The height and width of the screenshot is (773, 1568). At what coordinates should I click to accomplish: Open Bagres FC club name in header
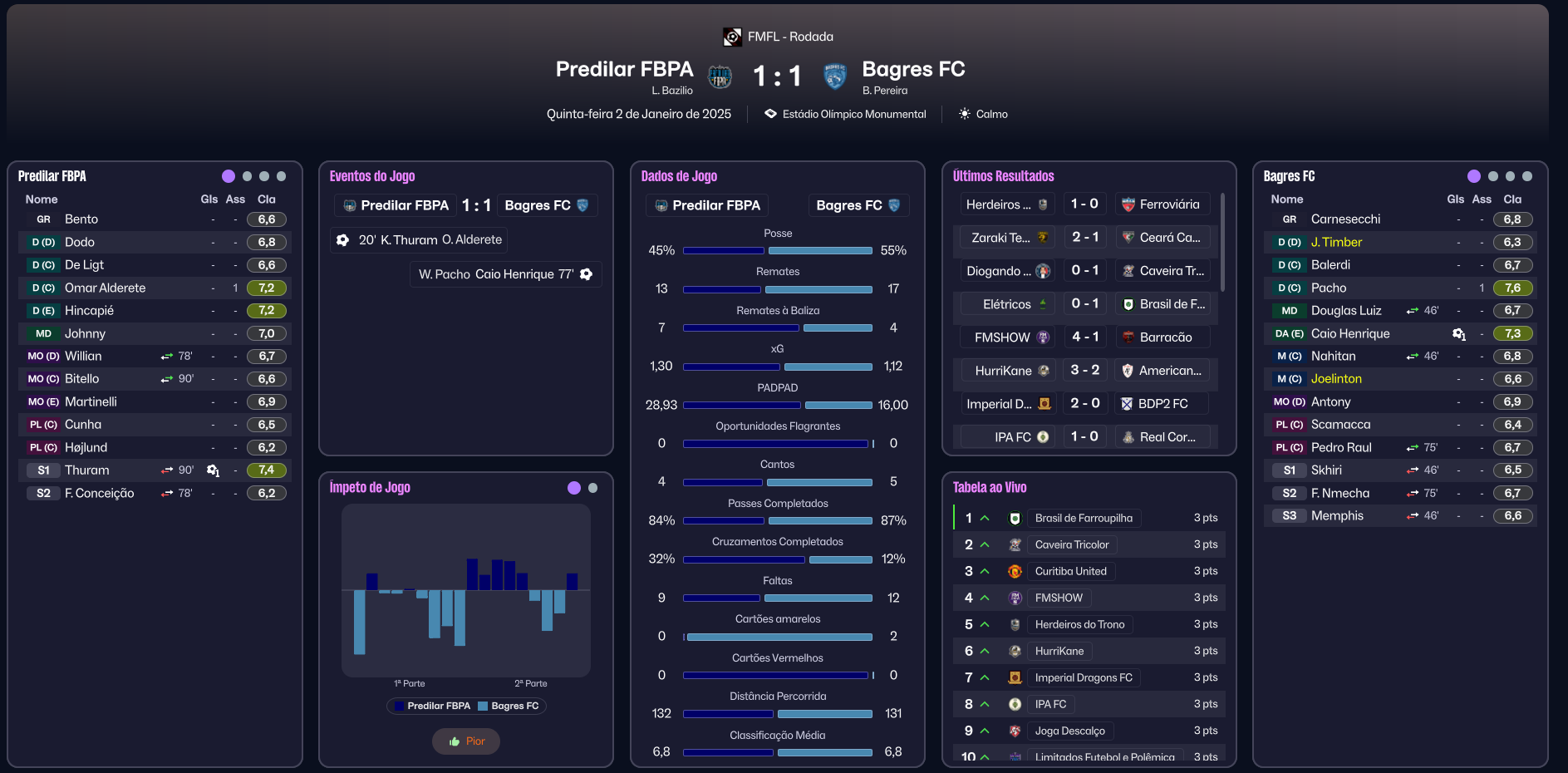pos(913,69)
